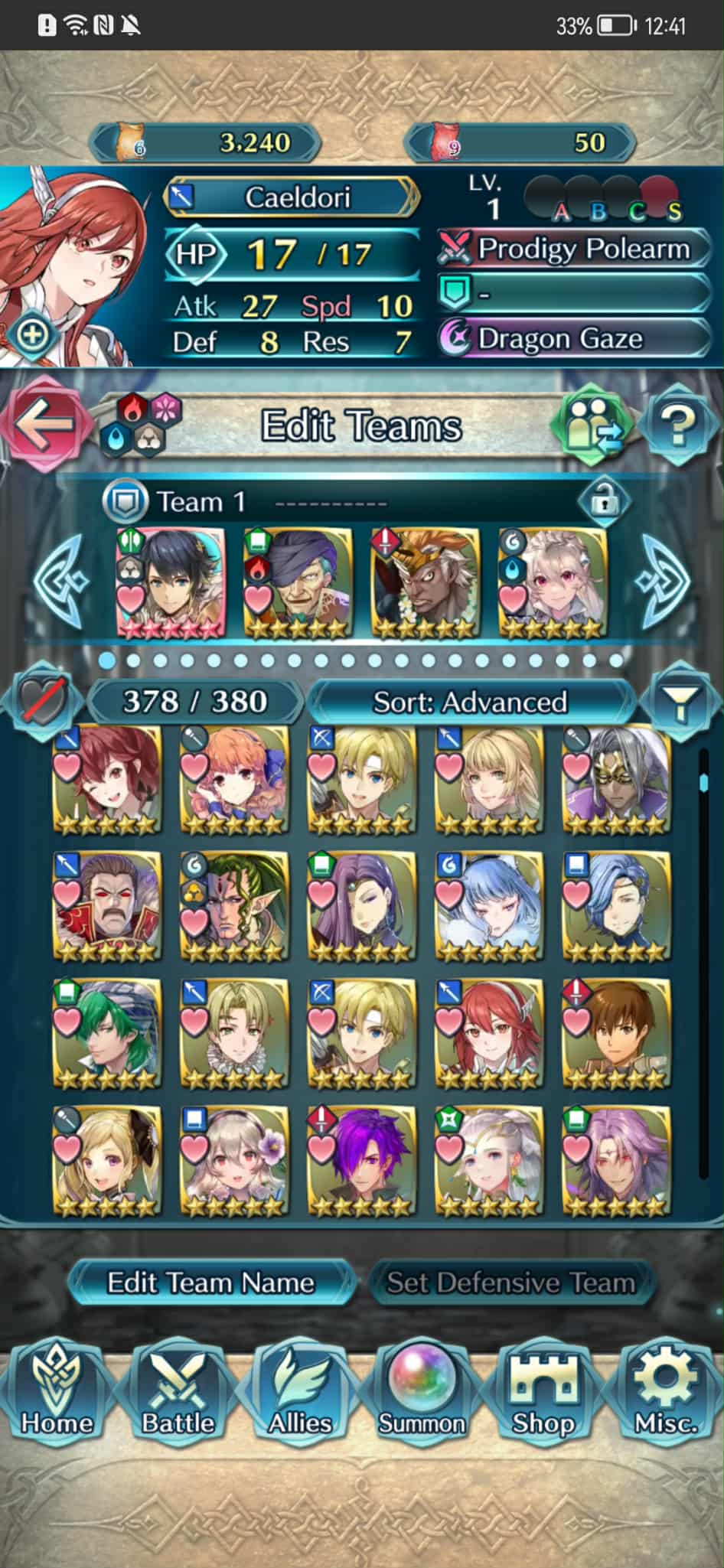724x1568 pixels.
Task: Select the orange-masked beast hero in Team 1
Action: [x=425, y=582]
